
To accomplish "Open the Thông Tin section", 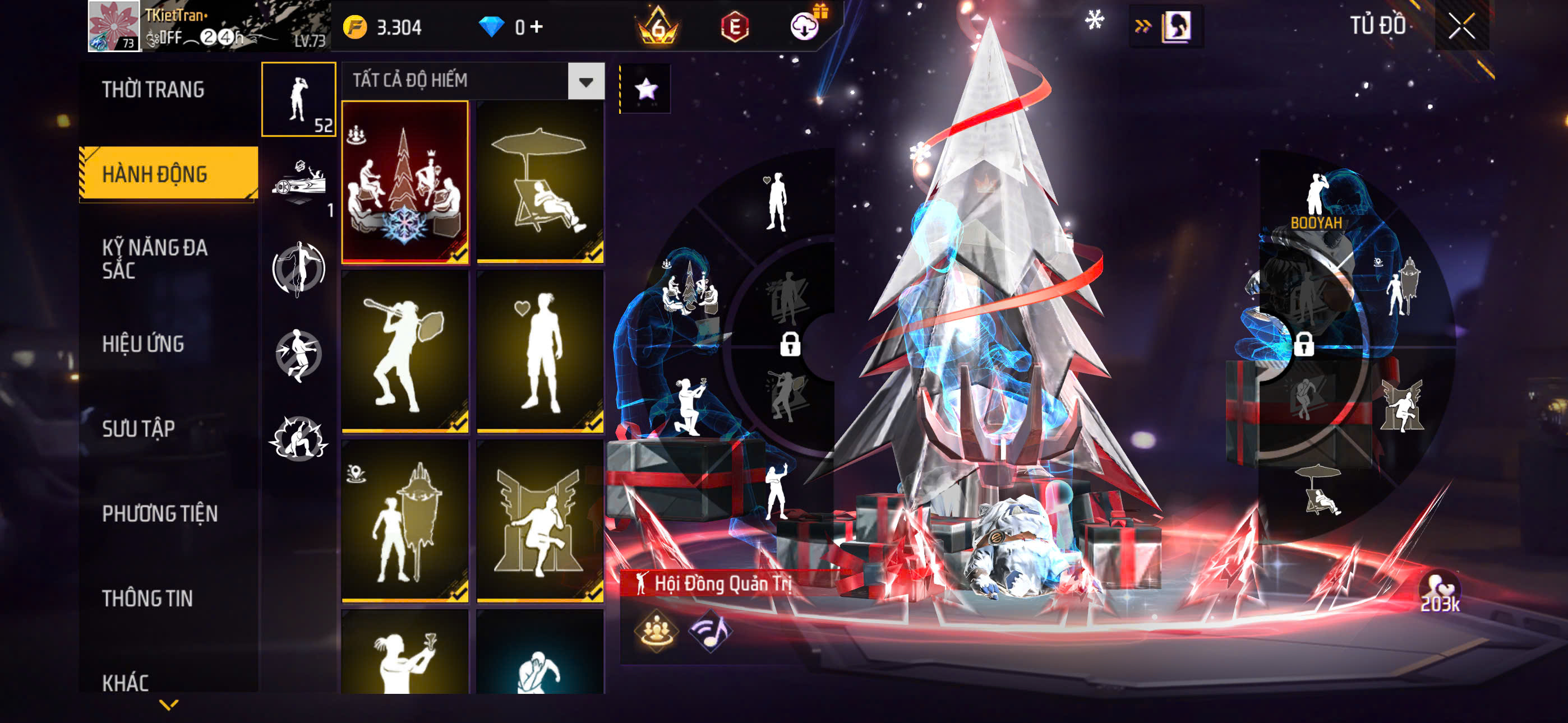I will tap(147, 598).
